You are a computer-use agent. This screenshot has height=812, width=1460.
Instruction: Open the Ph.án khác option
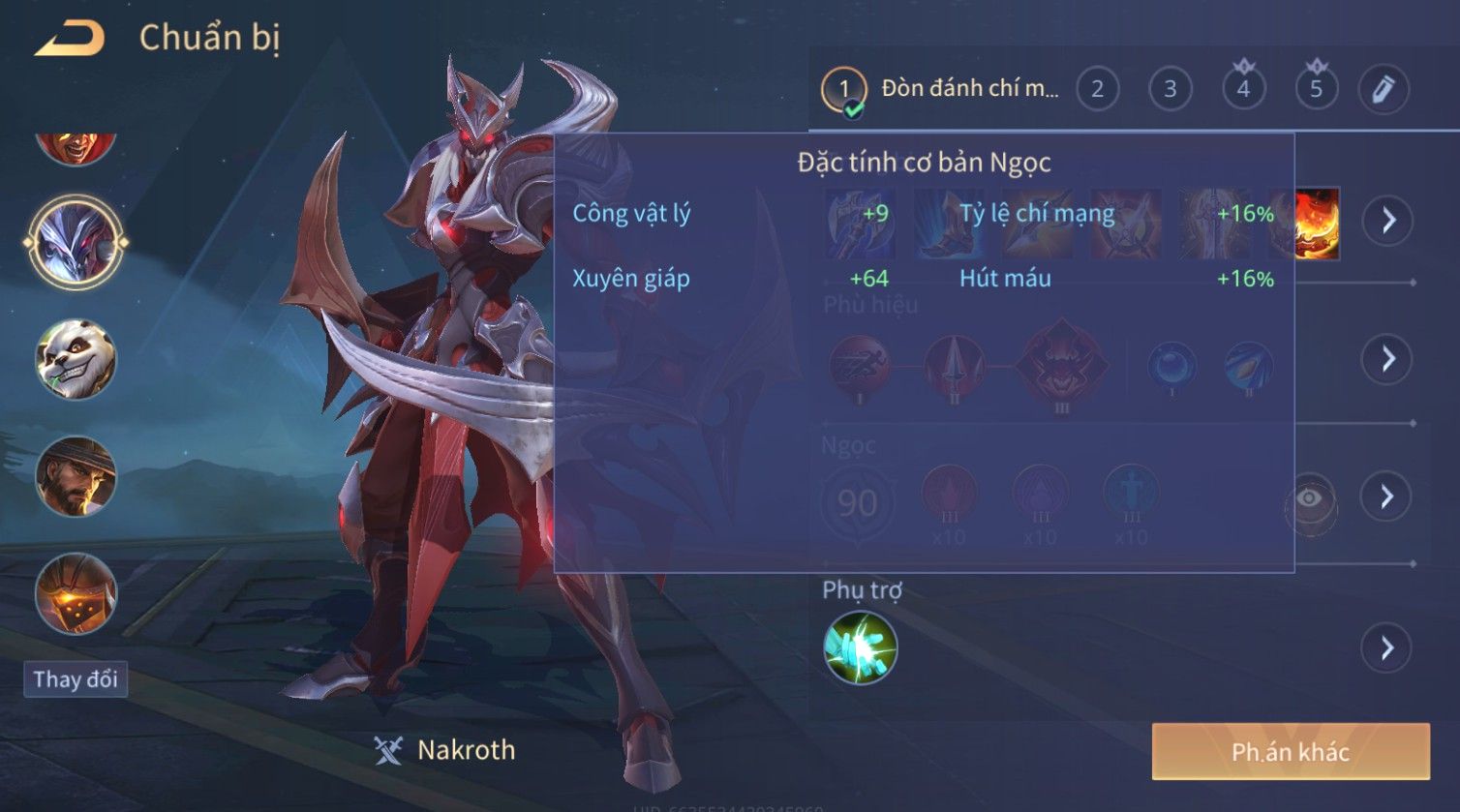tap(1290, 752)
